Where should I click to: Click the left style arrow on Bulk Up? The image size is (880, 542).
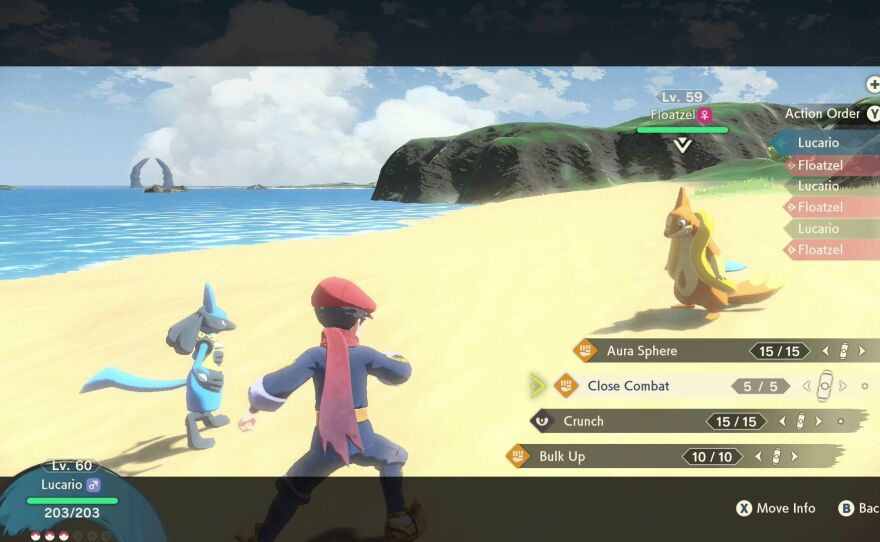pos(758,456)
